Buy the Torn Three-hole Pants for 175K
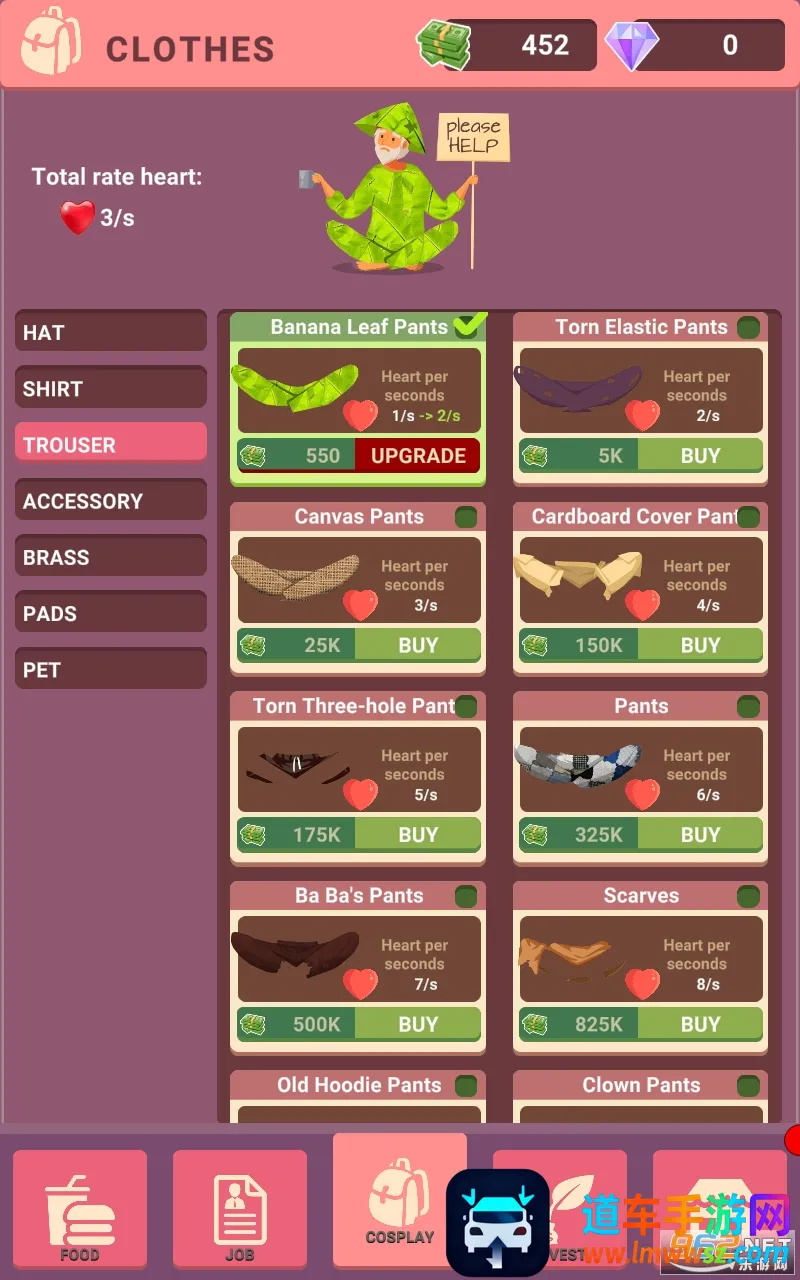 [x=418, y=835]
